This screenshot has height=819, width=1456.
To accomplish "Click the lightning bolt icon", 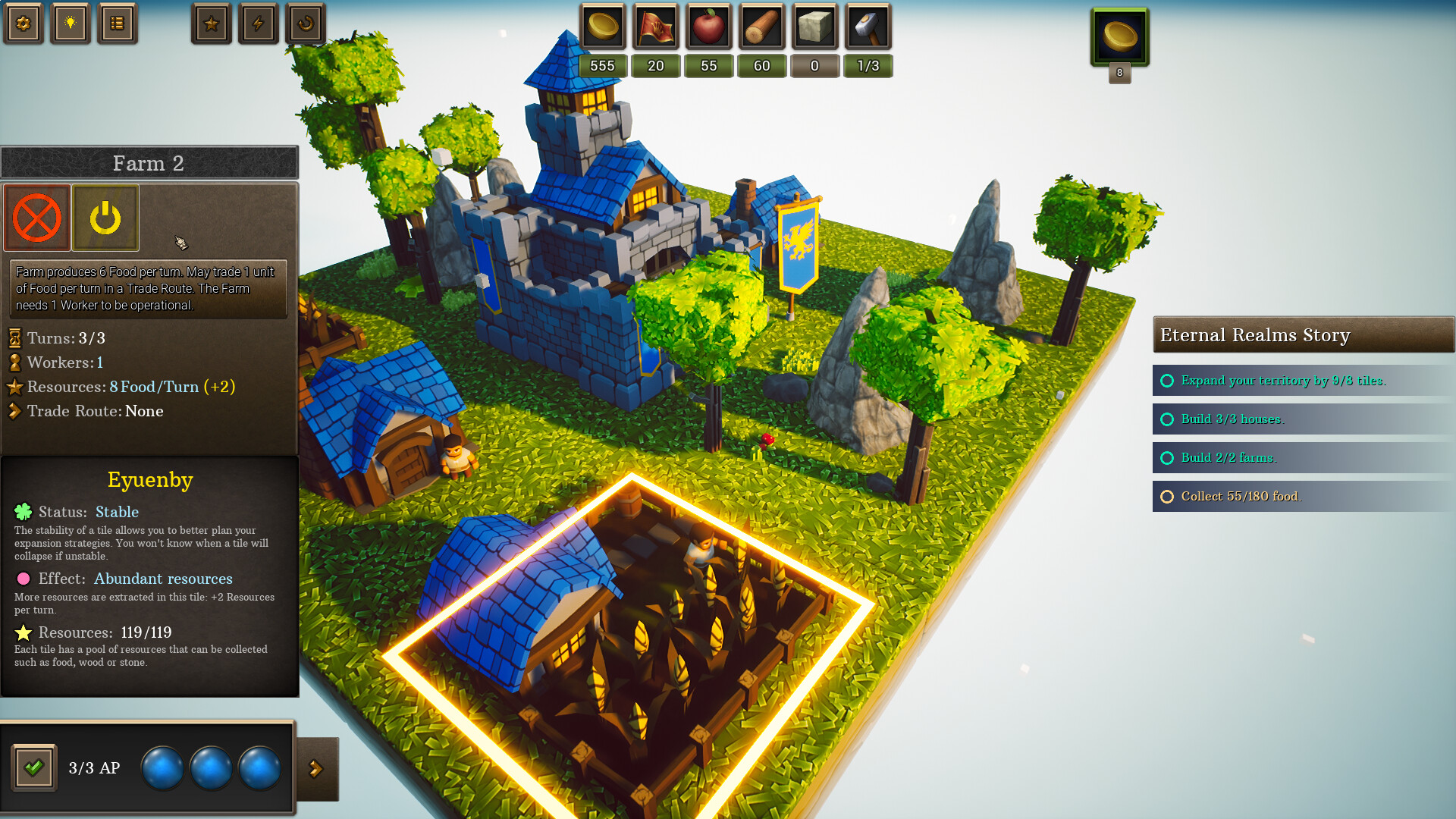I will pos(258,24).
